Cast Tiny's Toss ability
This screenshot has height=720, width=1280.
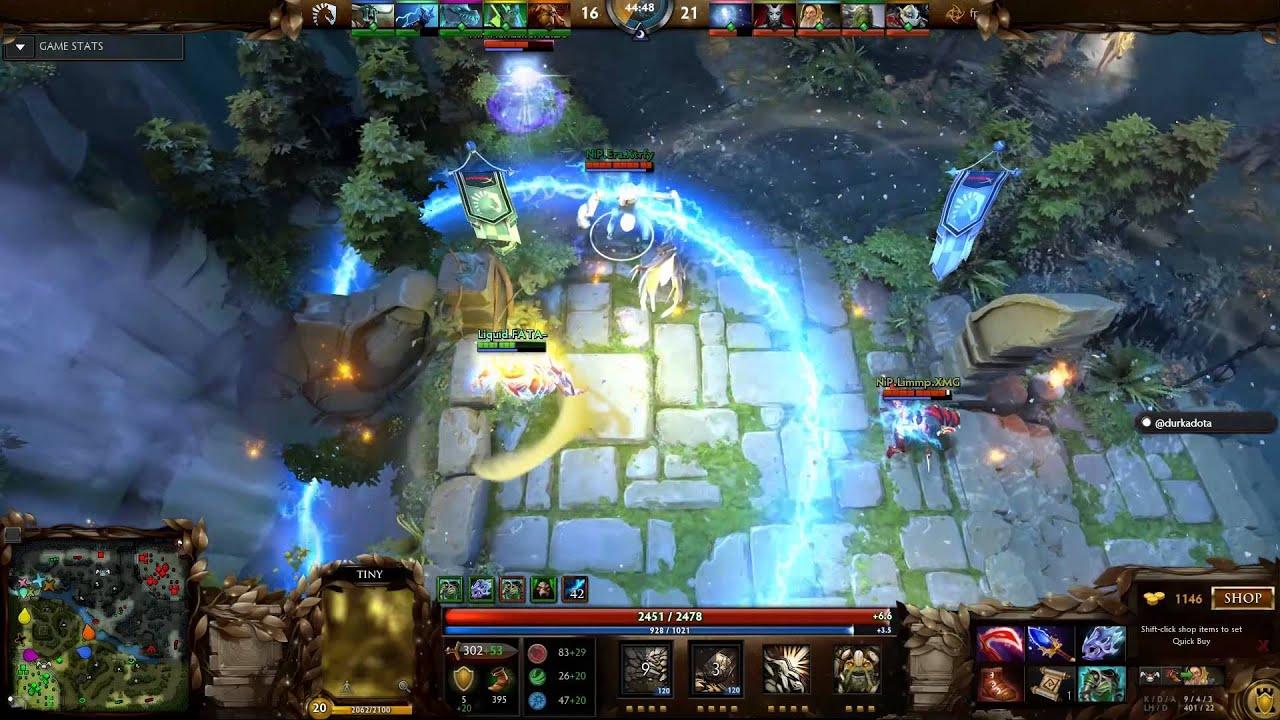click(713, 671)
